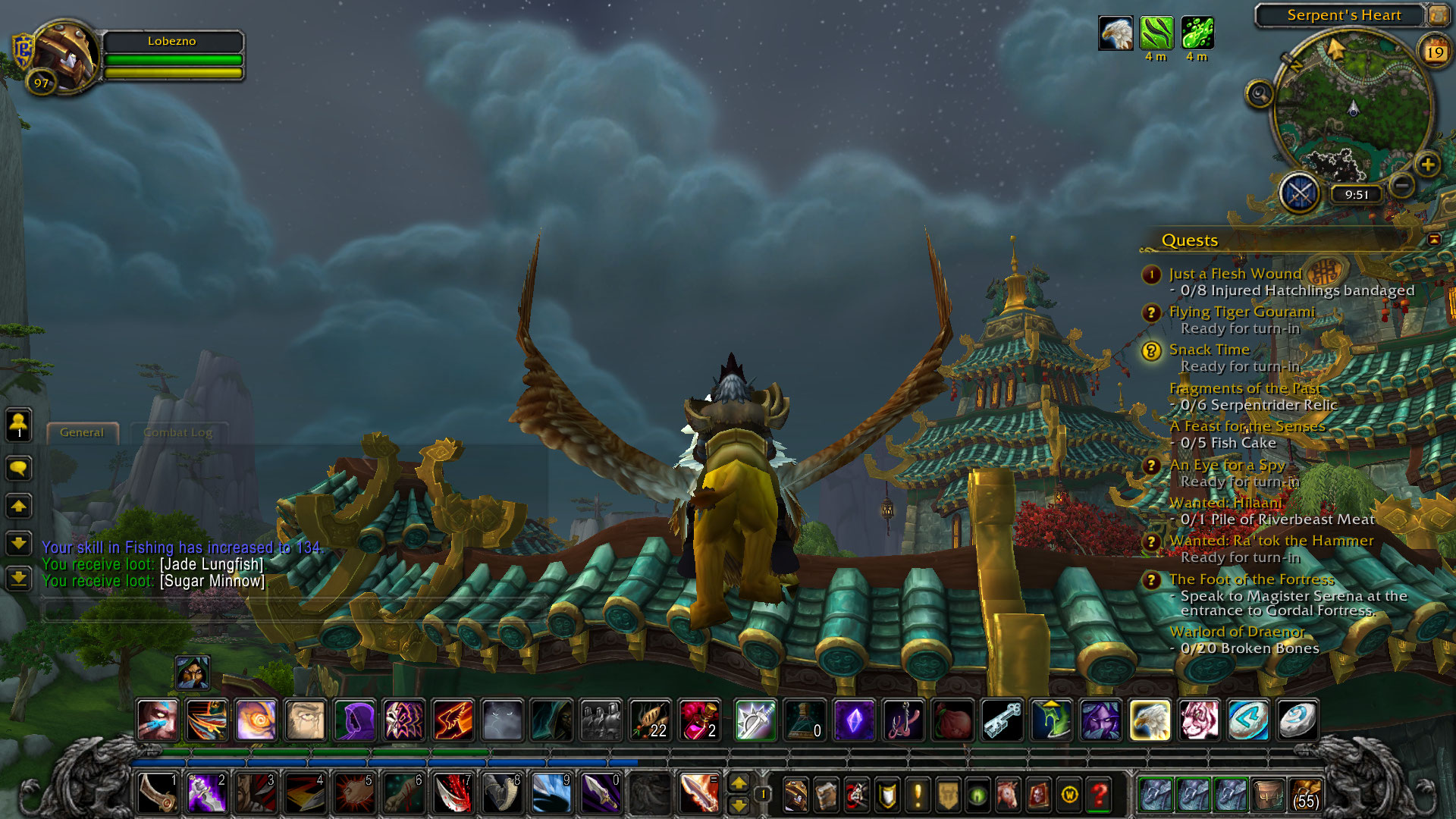Select the Just a Flesh Wound quest

click(1235, 274)
